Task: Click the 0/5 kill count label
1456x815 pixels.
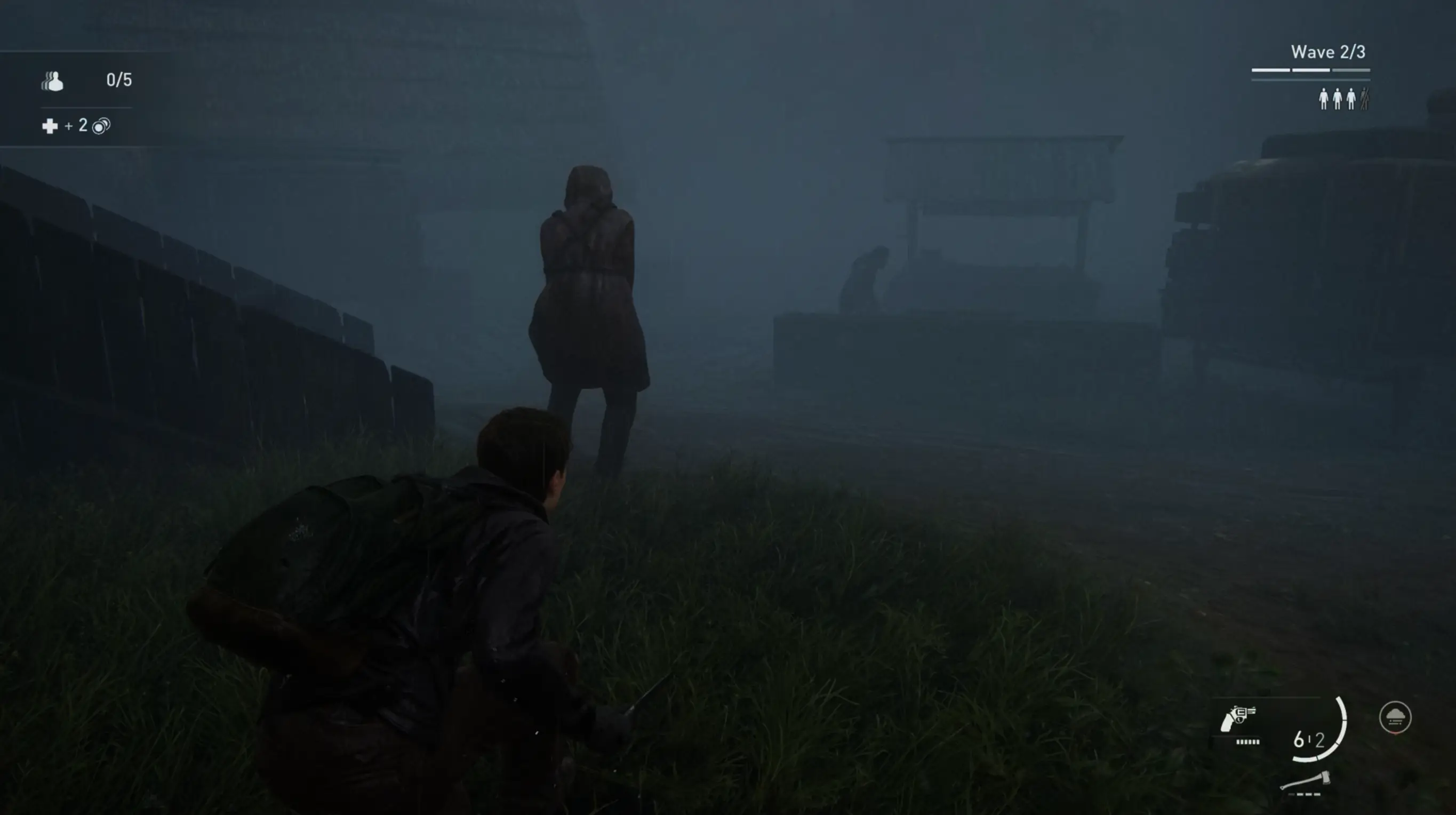Action: tap(119, 80)
